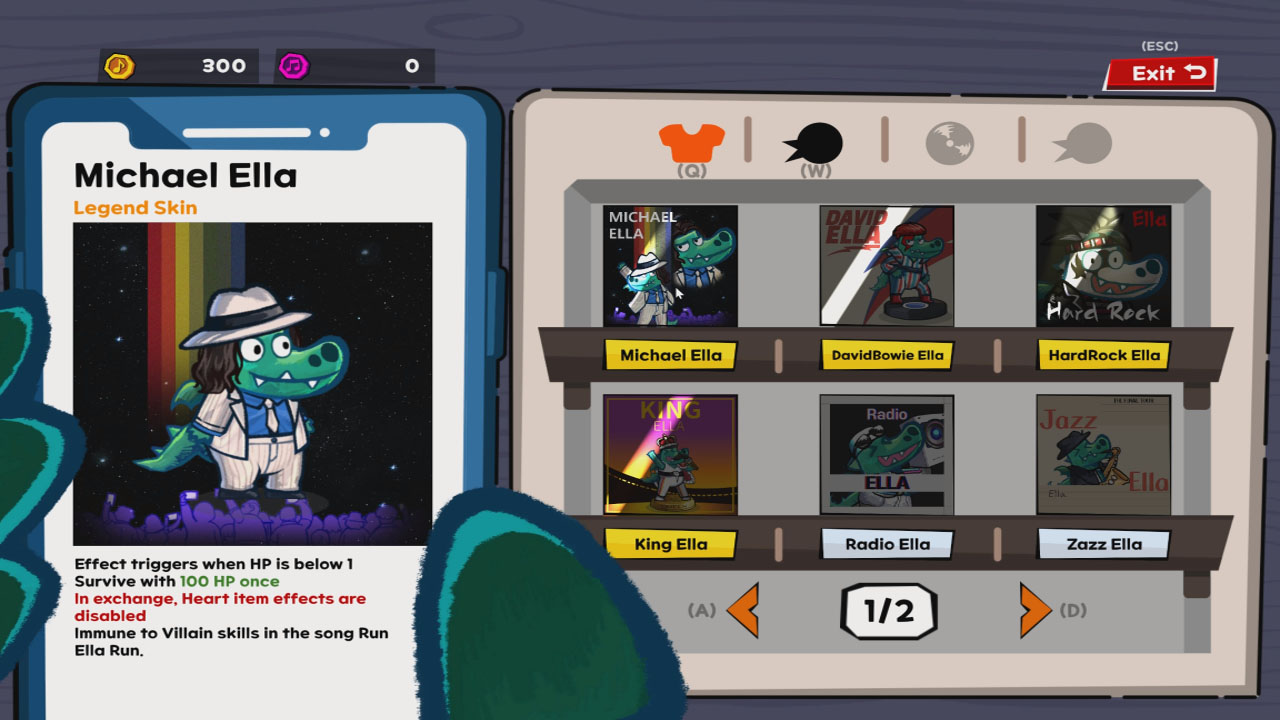The height and width of the screenshot is (720, 1280).
Task: Click the left orange arrow for previous page
Action: 745,611
